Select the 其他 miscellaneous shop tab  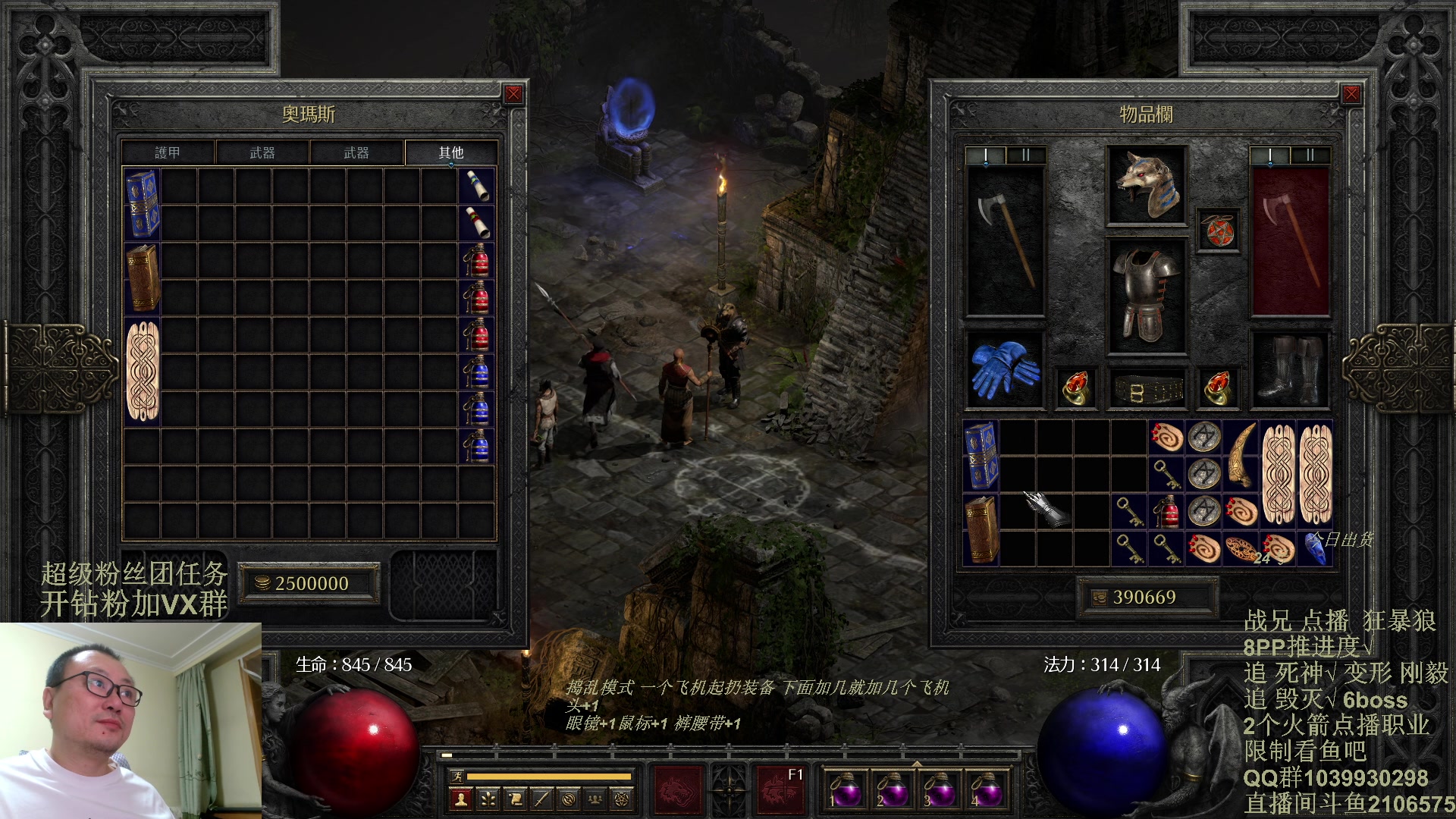(450, 152)
